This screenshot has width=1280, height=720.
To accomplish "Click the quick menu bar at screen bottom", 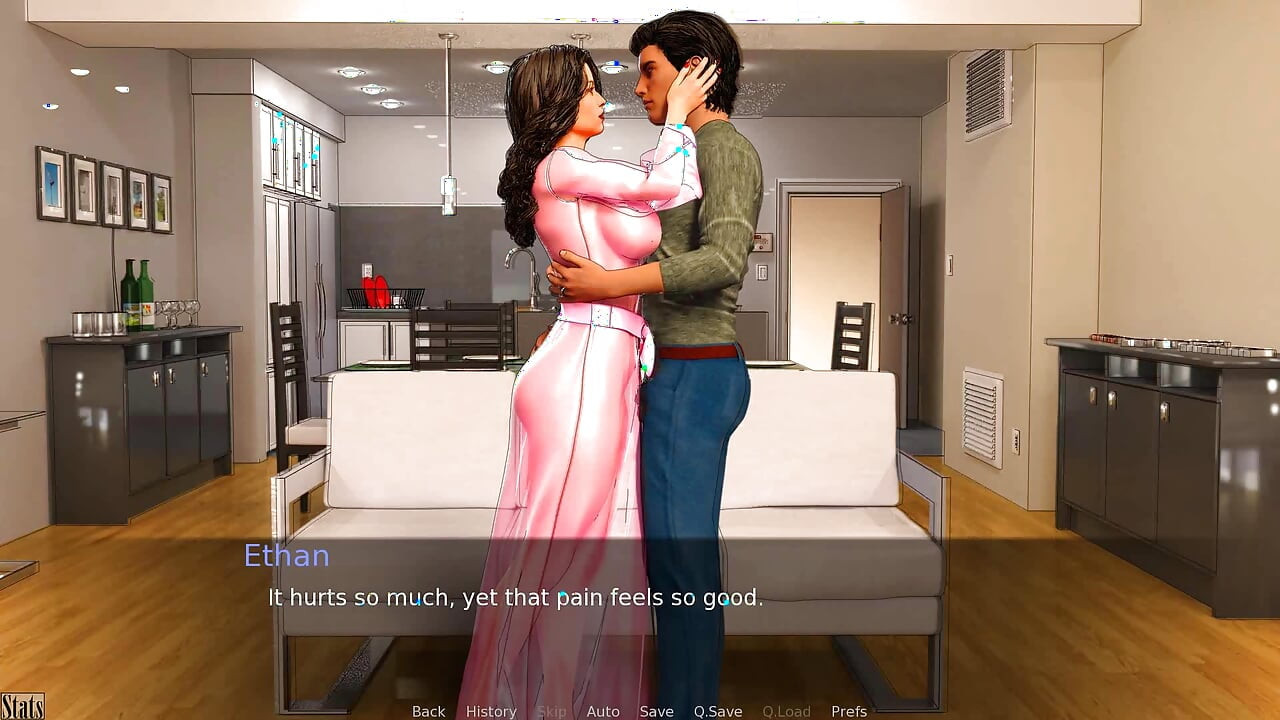I will click(640, 712).
